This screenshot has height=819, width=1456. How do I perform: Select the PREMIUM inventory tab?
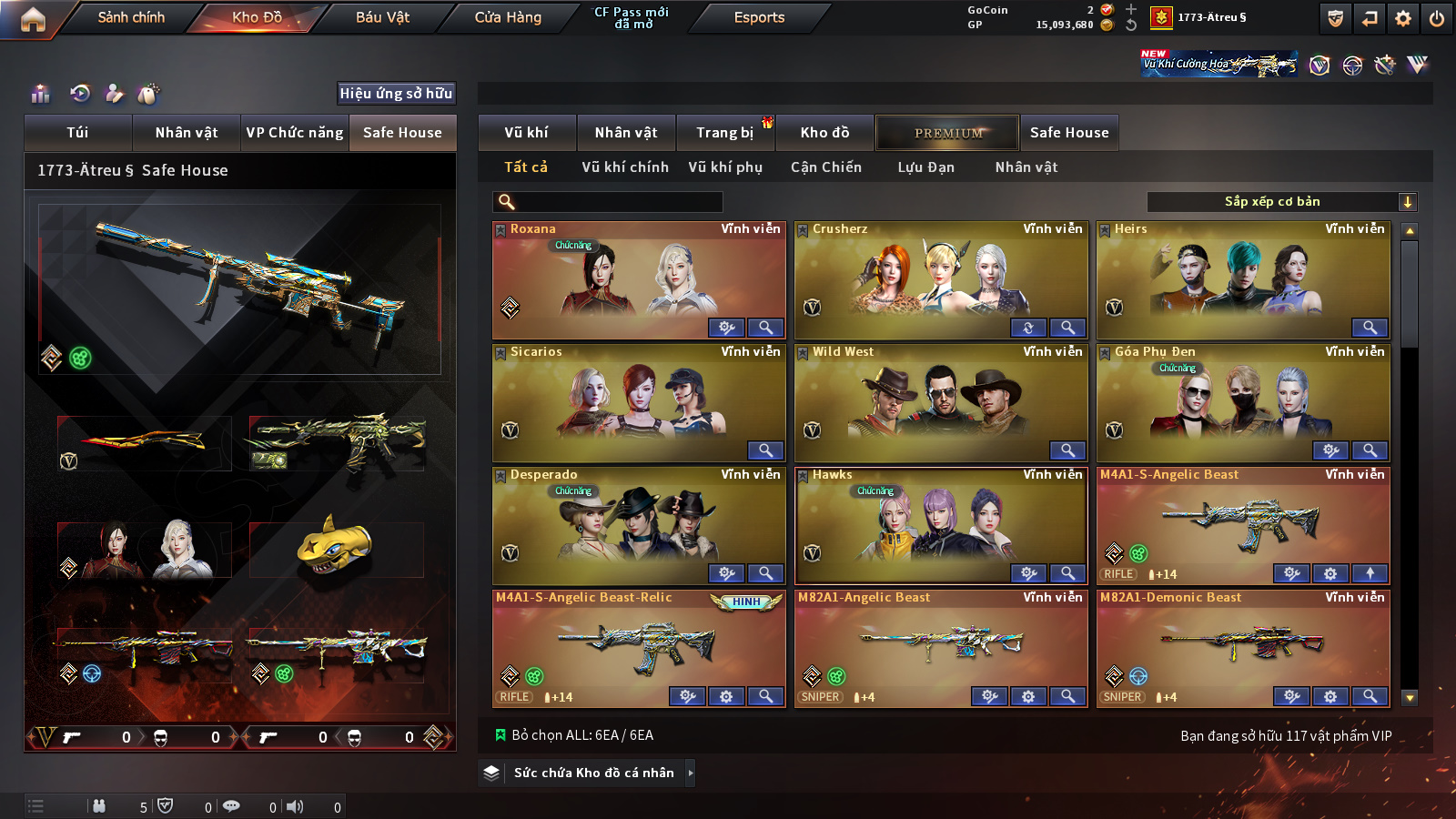click(x=948, y=133)
